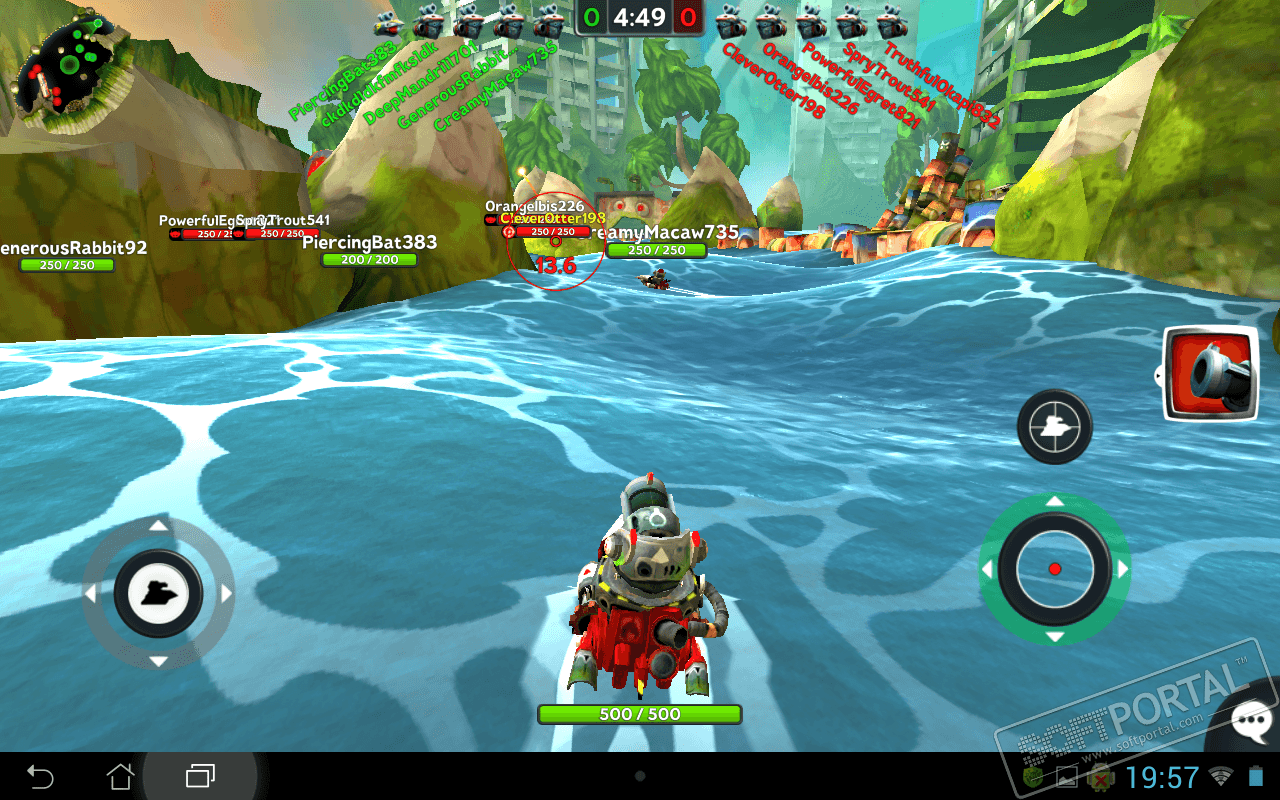Tap the cannon weapon button
Viewport: 1280px width, 800px height.
(1212, 374)
